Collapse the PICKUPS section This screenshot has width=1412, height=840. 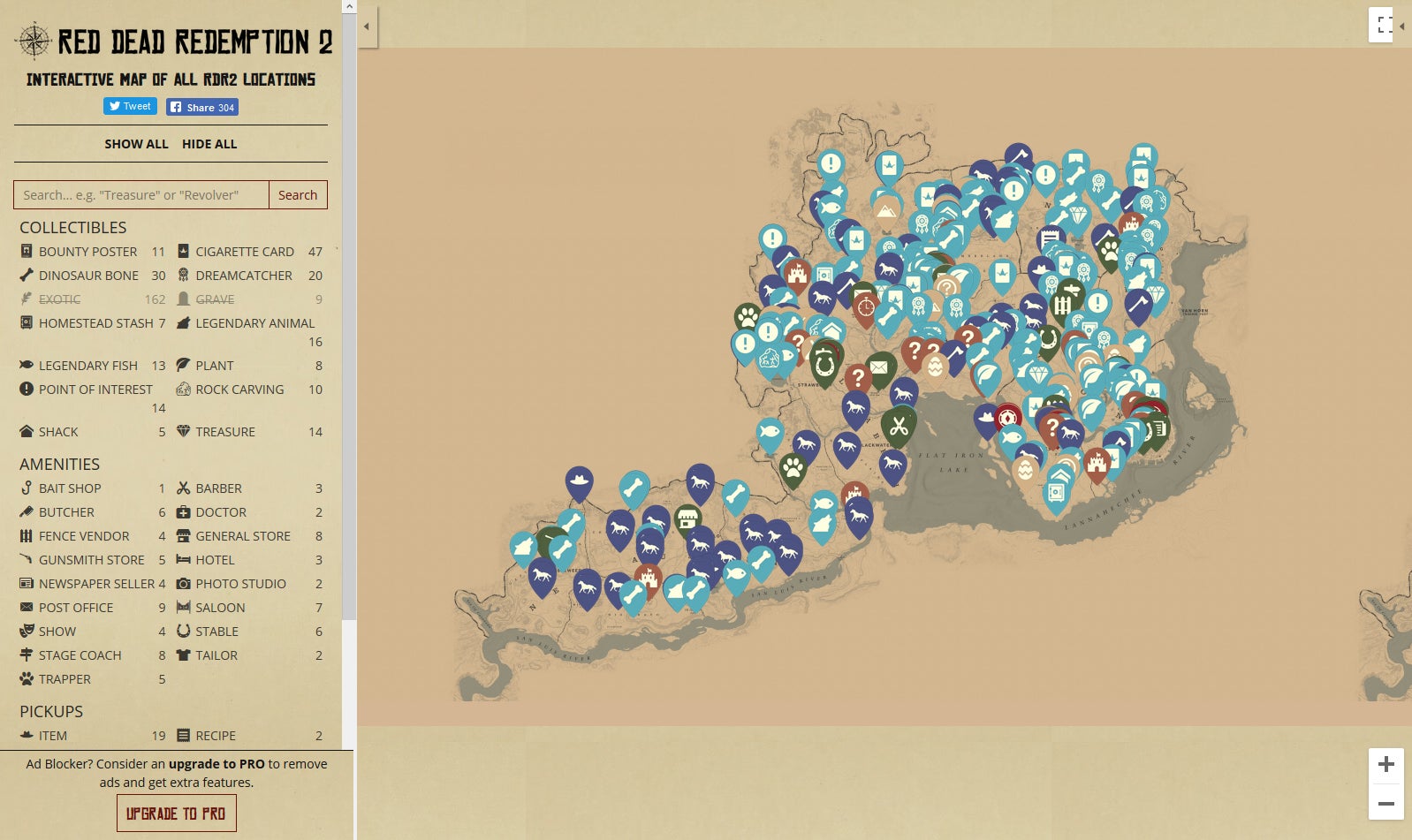point(51,711)
